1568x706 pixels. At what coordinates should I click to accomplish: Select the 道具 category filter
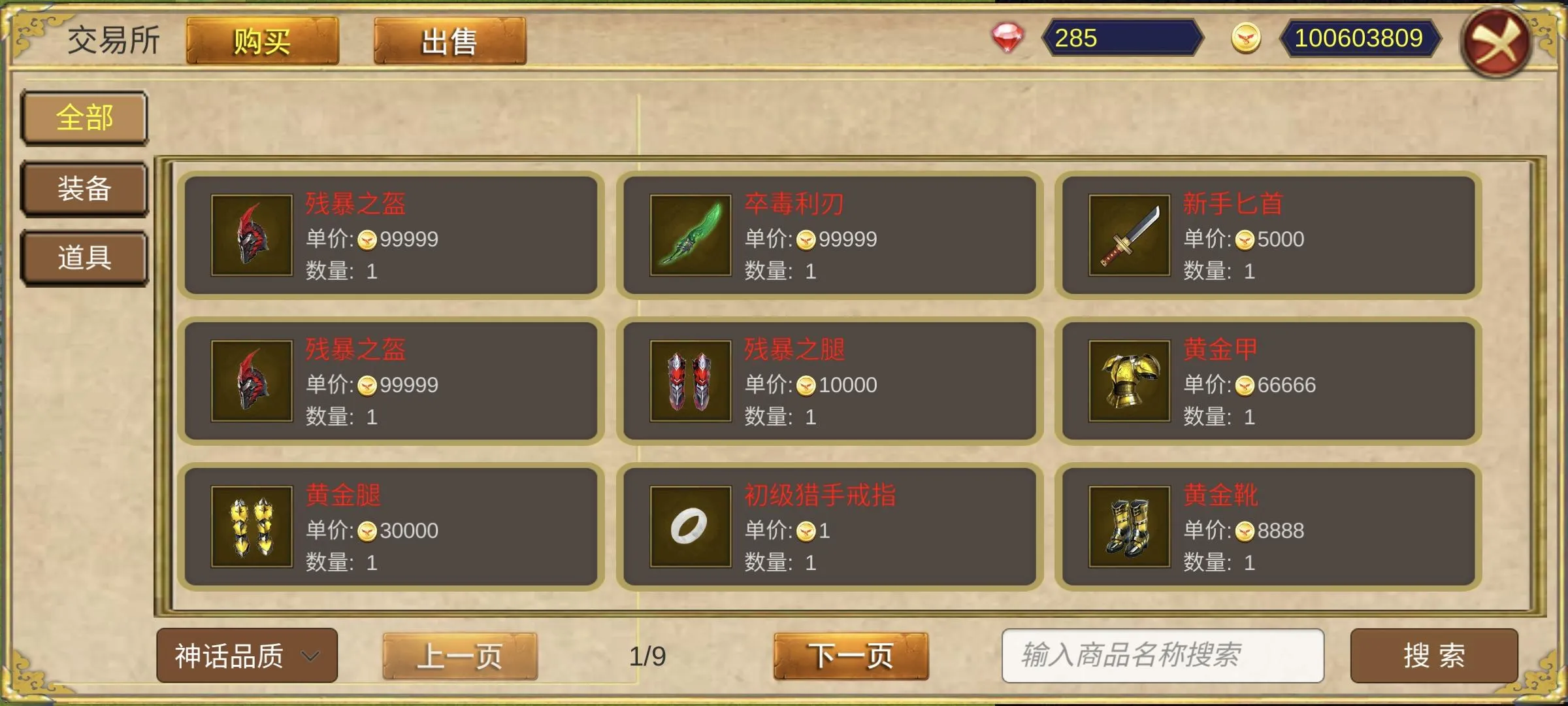tap(84, 258)
